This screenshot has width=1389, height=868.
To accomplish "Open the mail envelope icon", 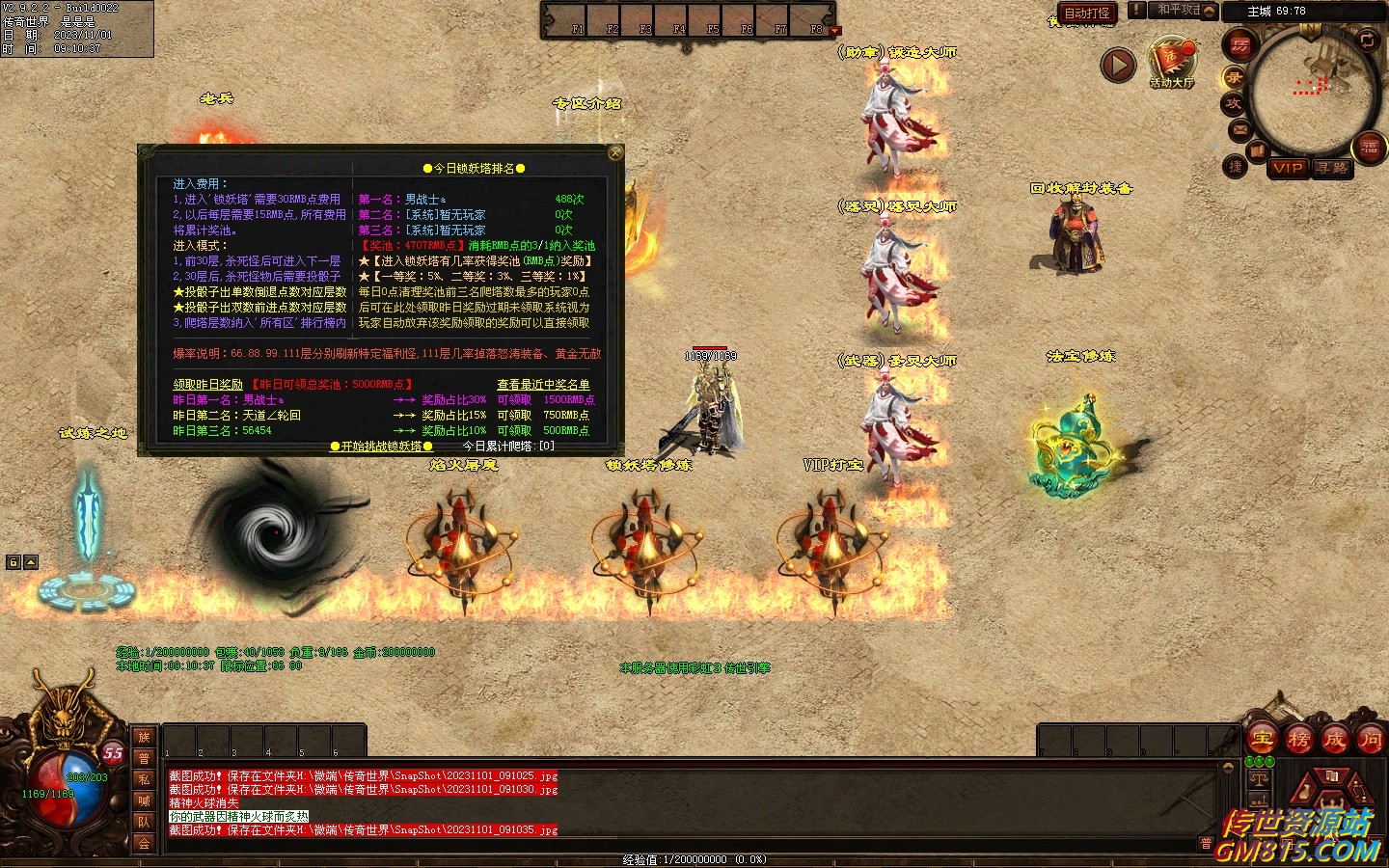I will pyautogui.click(x=1240, y=129).
